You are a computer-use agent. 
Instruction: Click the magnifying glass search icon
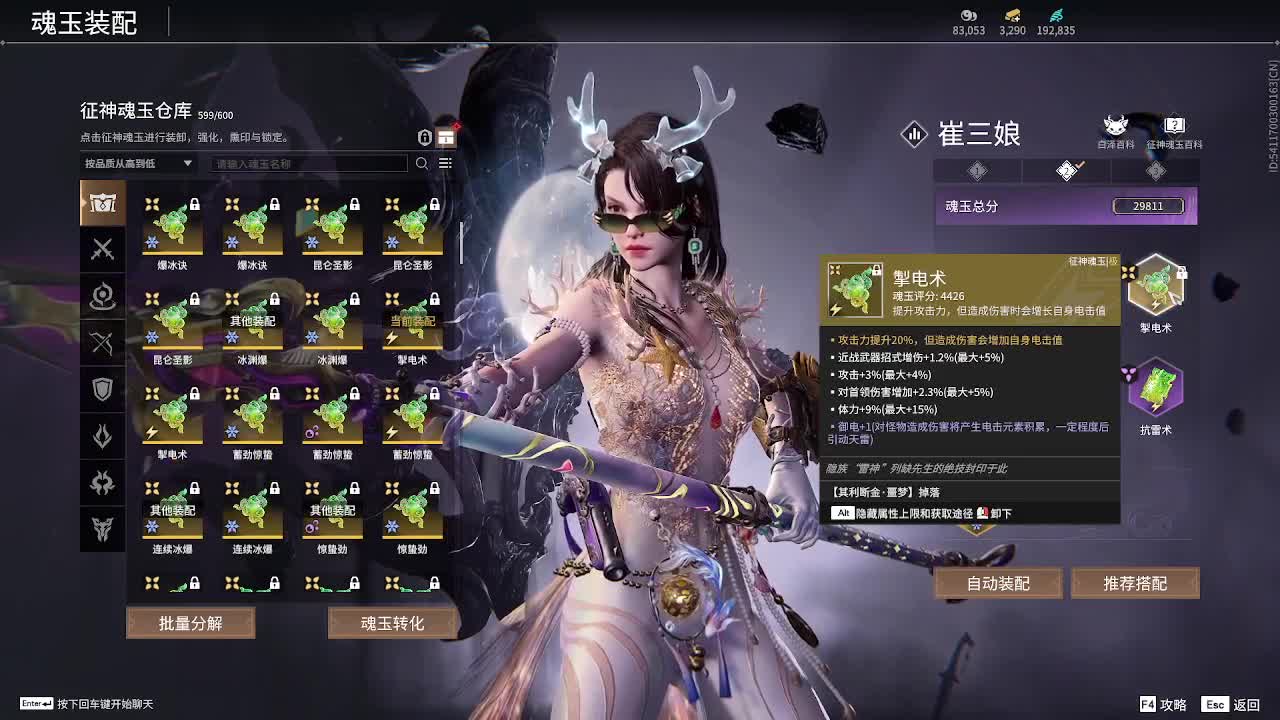coord(422,163)
